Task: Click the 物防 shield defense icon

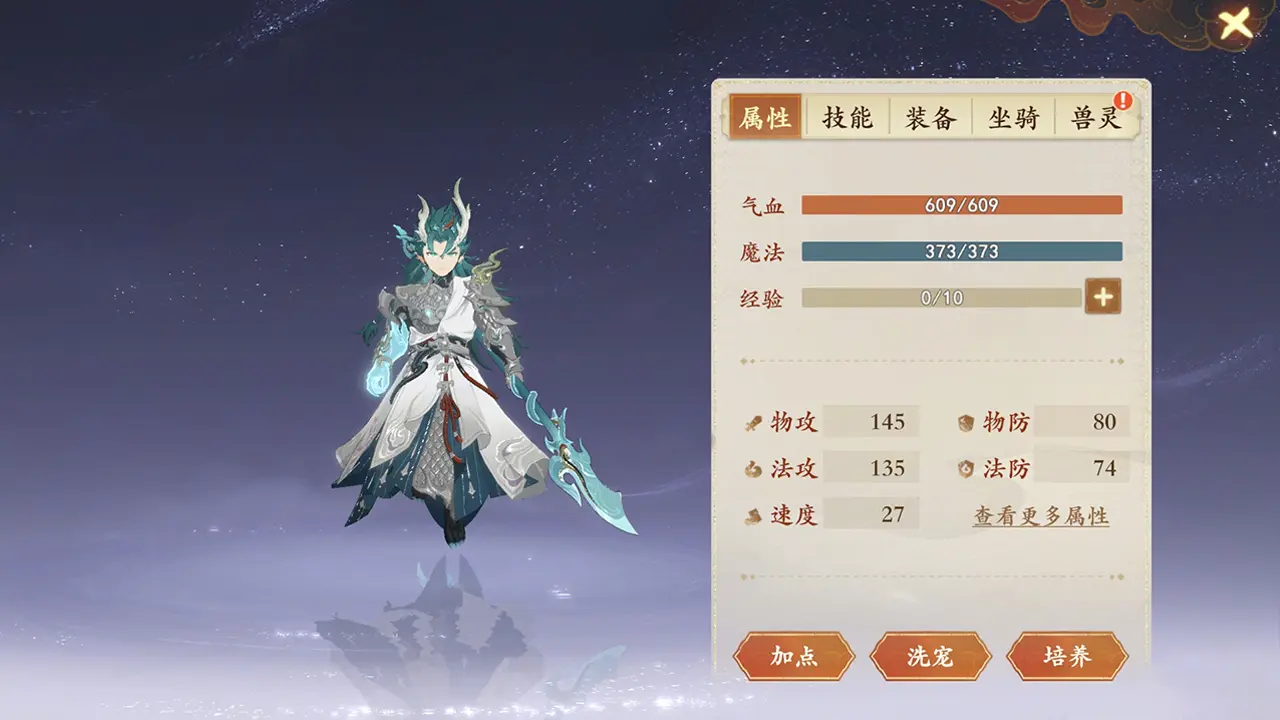Action: pyautogui.click(x=964, y=422)
